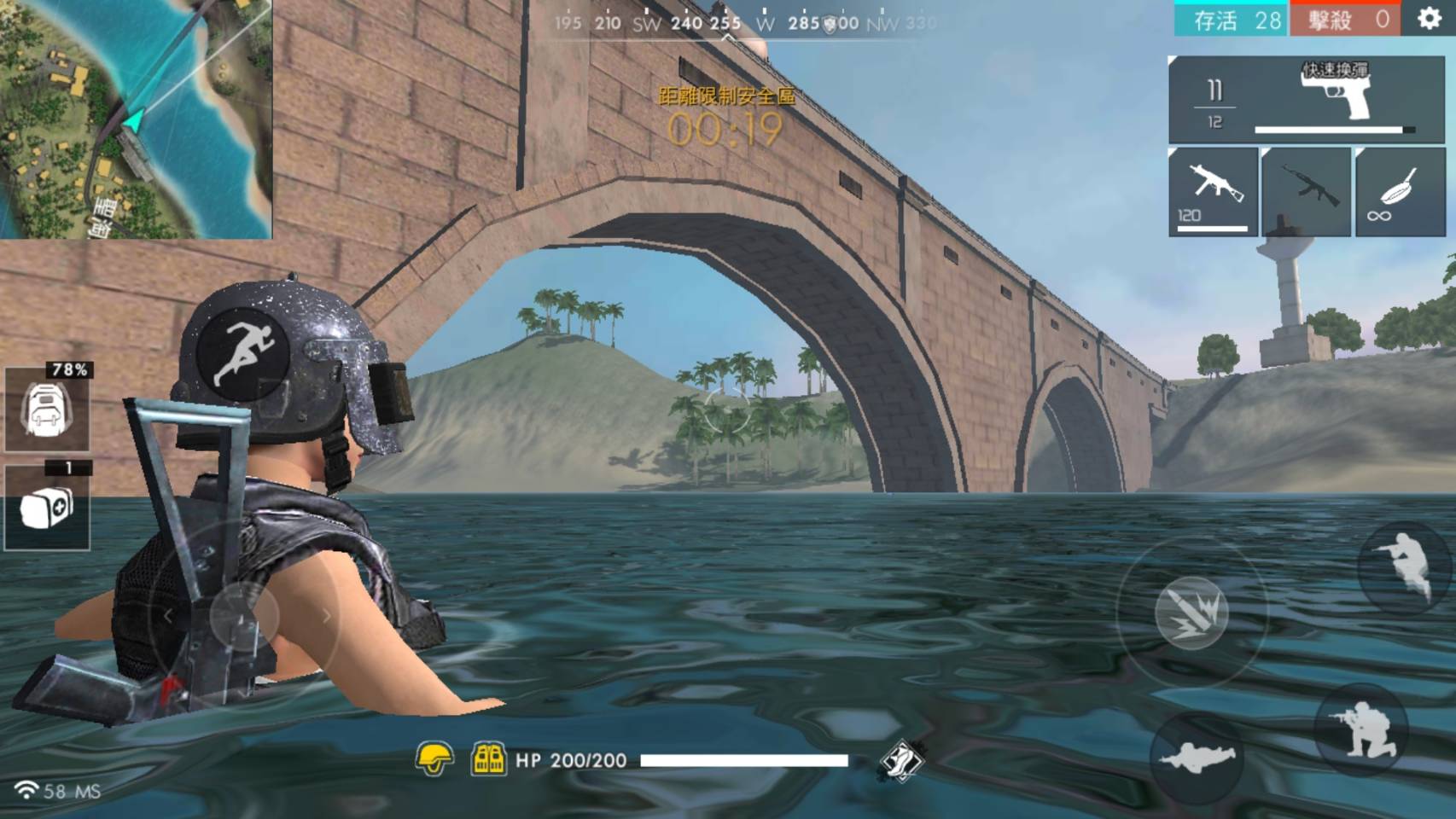Tap the movement joystick

[x=244, y=616]
